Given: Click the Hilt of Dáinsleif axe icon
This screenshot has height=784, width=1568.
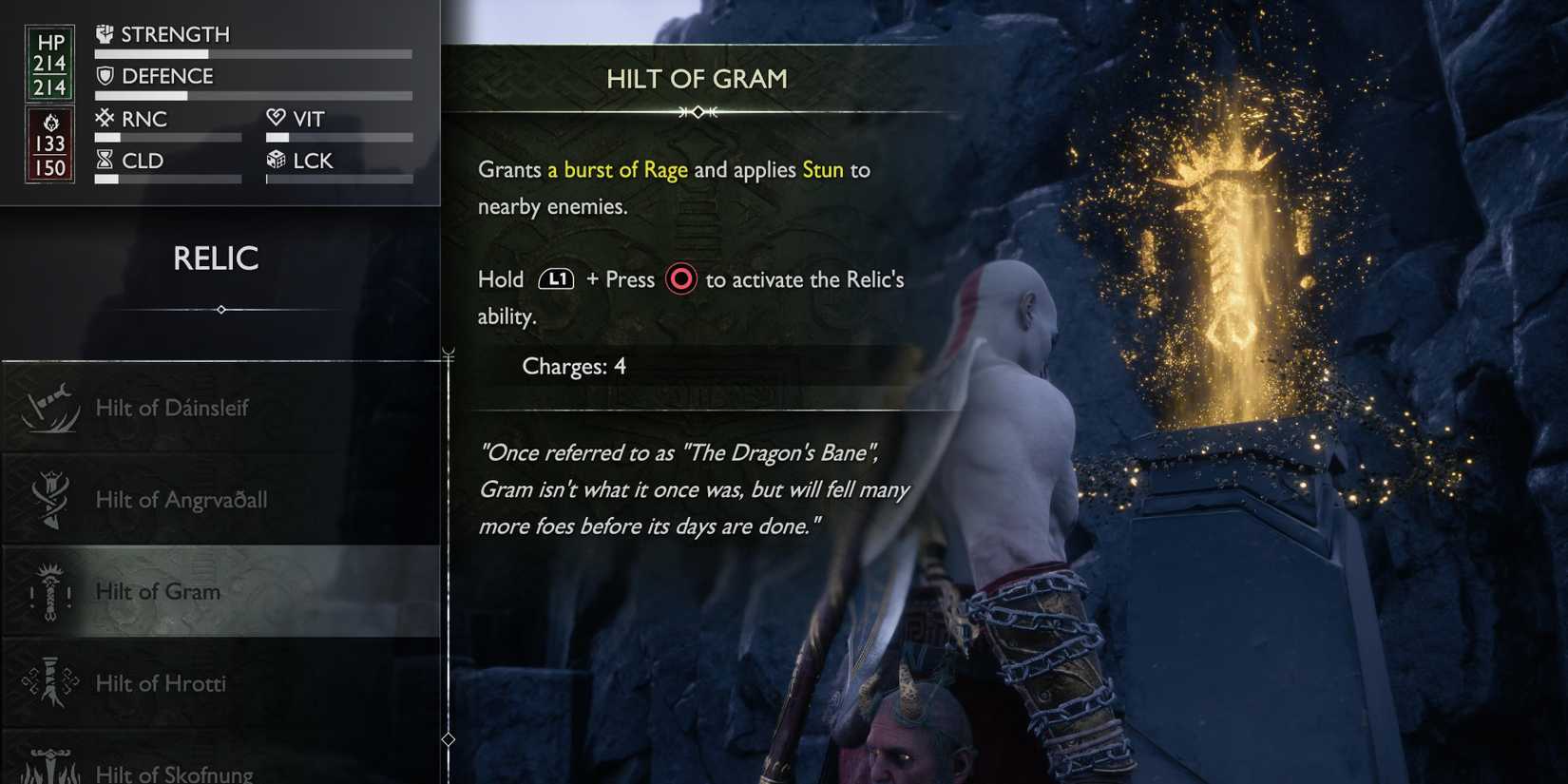Looking at the screenshot, I should (49, 407).
